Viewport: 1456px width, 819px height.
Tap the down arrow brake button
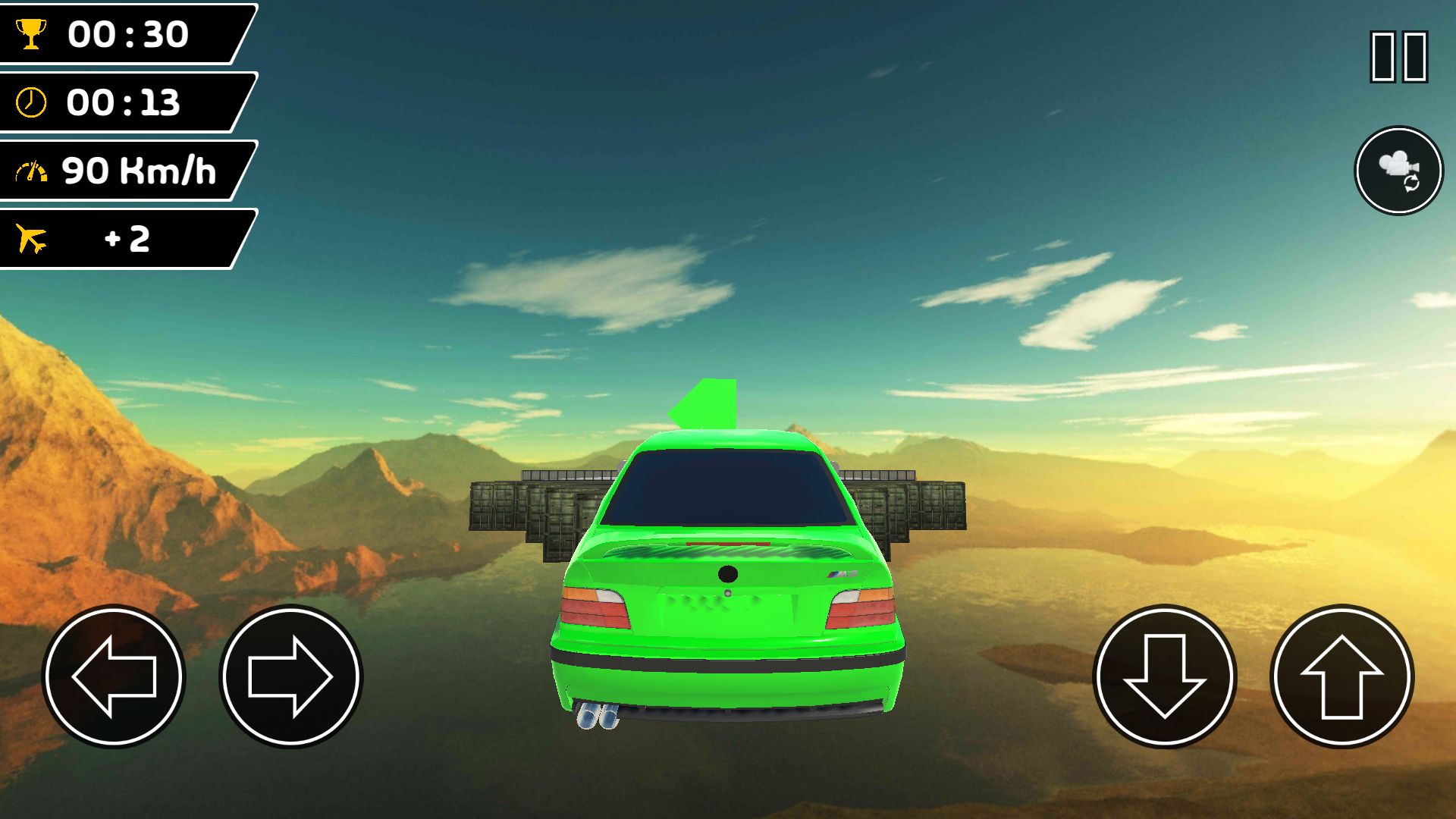pos(1164,676)
